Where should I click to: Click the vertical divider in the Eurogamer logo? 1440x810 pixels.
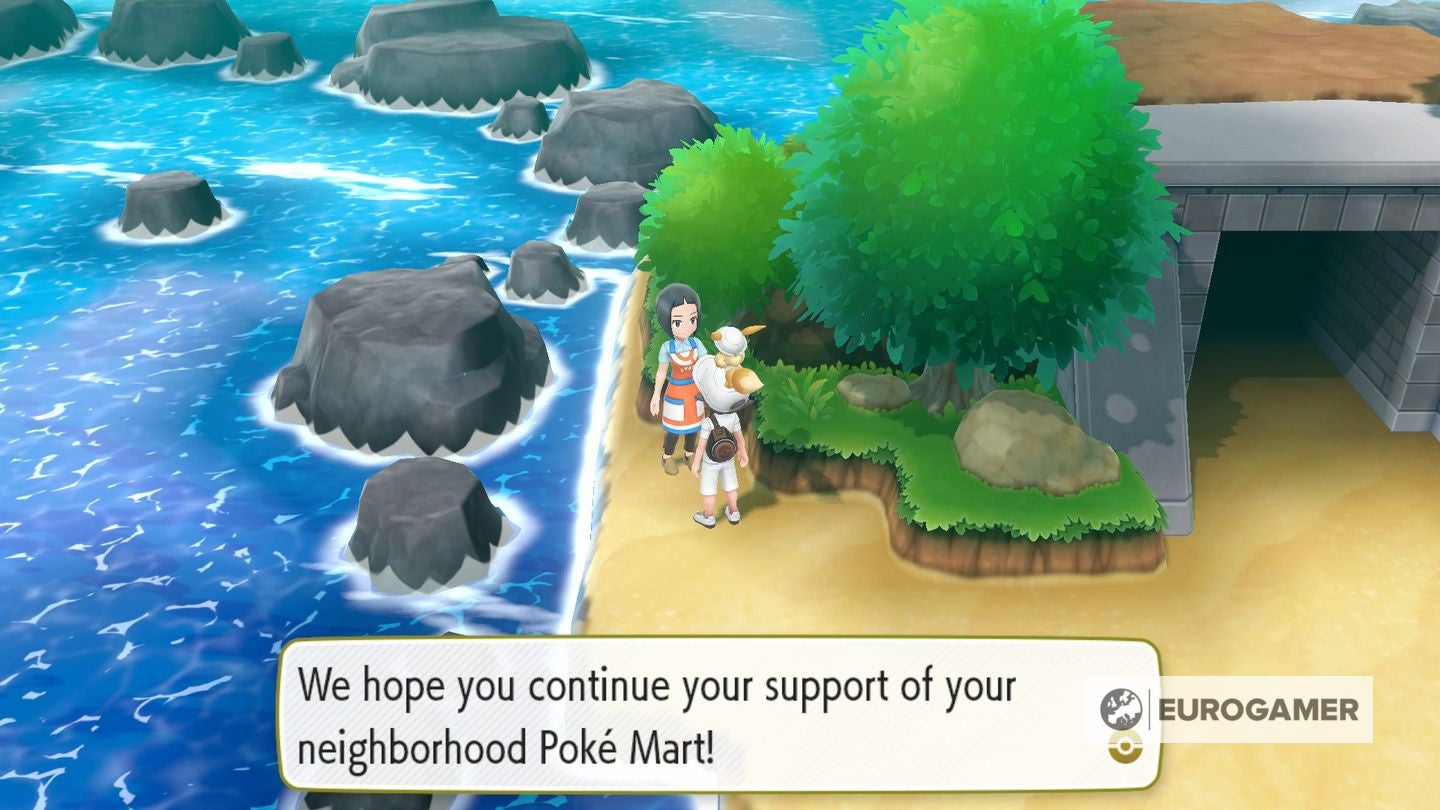[1147, 707]
